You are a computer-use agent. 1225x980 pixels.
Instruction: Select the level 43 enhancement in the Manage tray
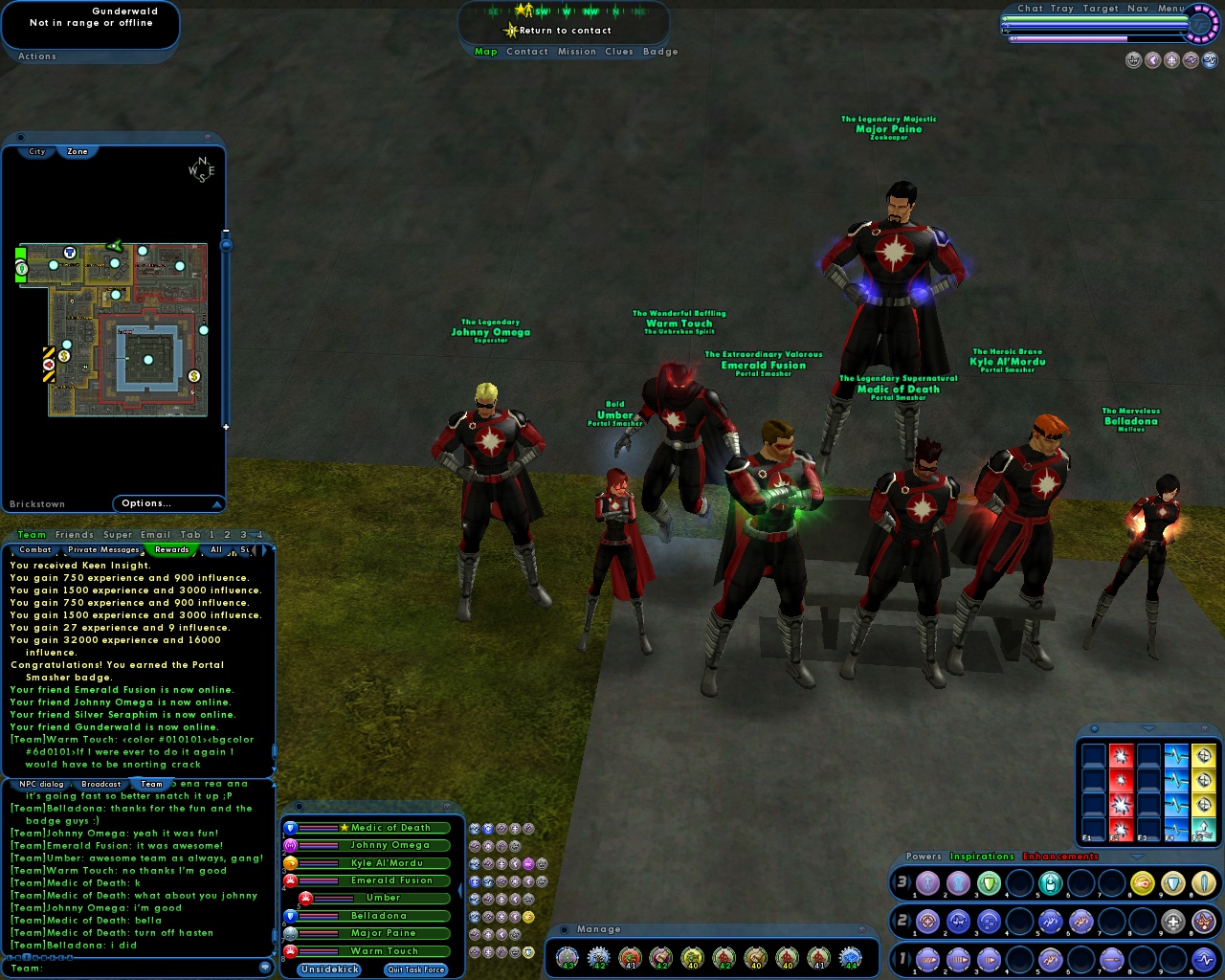pyautogui.click(x=568, y=957)
